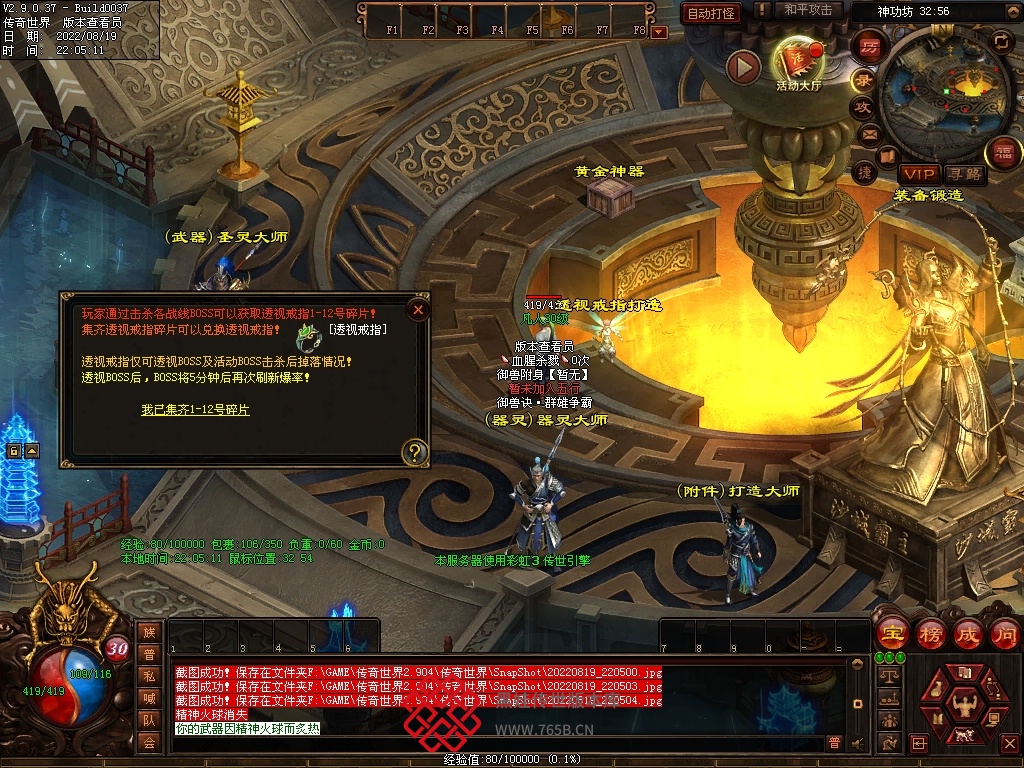The width and height of the screenshot is (1024, 768).
Task: Show the 榜 rankings button
Action: coord(929,633)
